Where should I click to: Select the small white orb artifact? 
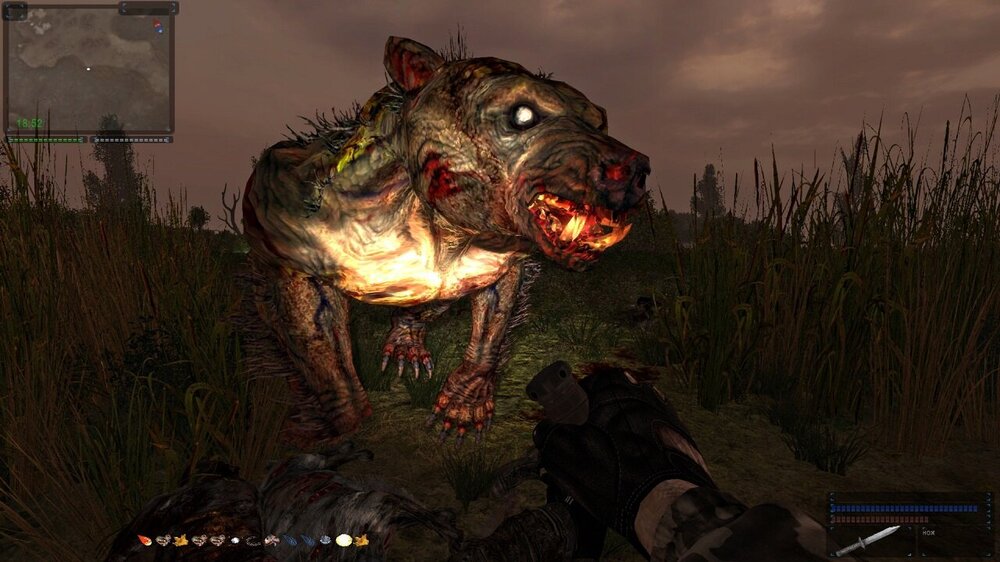(x=234, y=541)
